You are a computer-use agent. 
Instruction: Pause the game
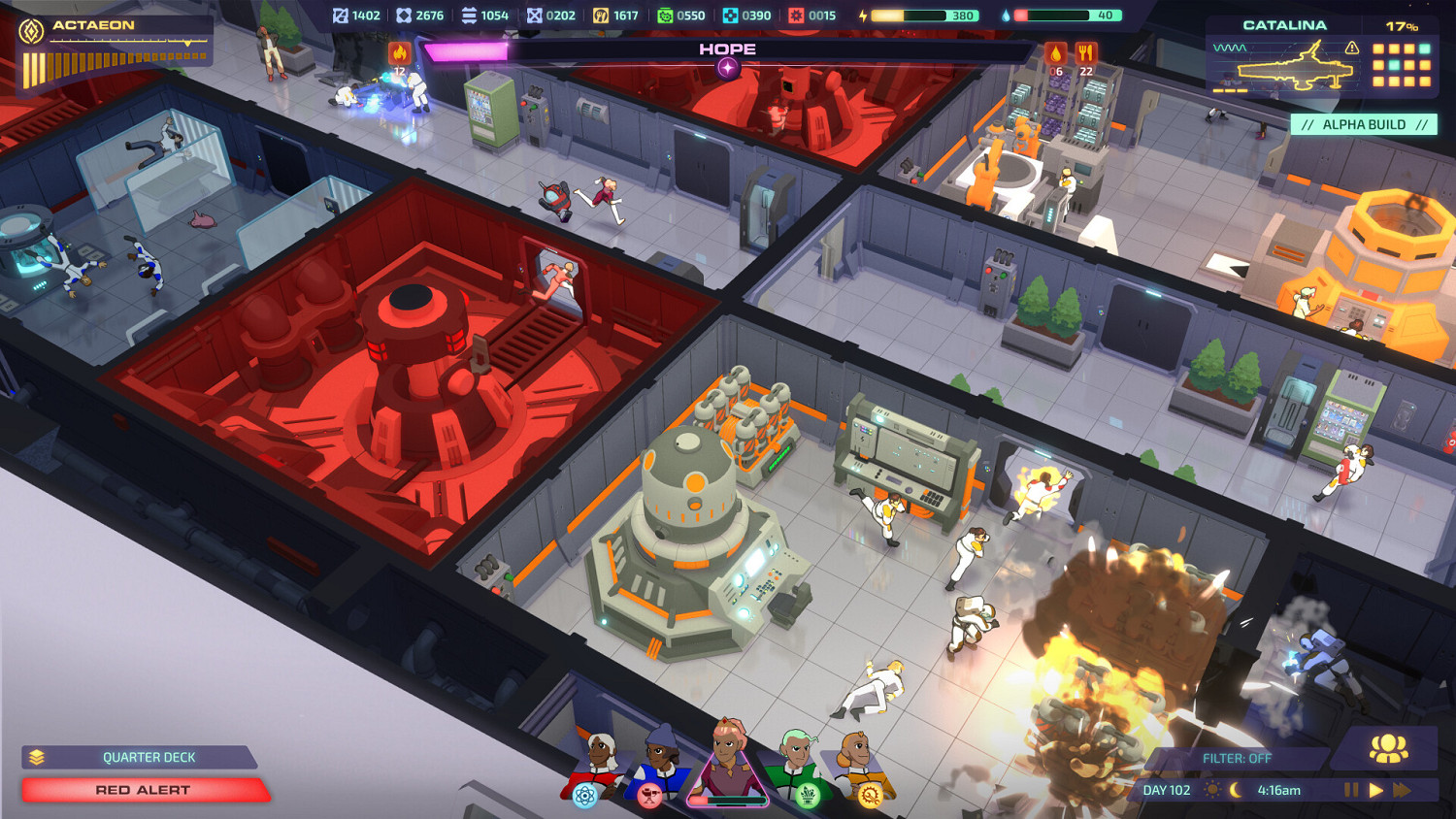[x=1350, y=790]
